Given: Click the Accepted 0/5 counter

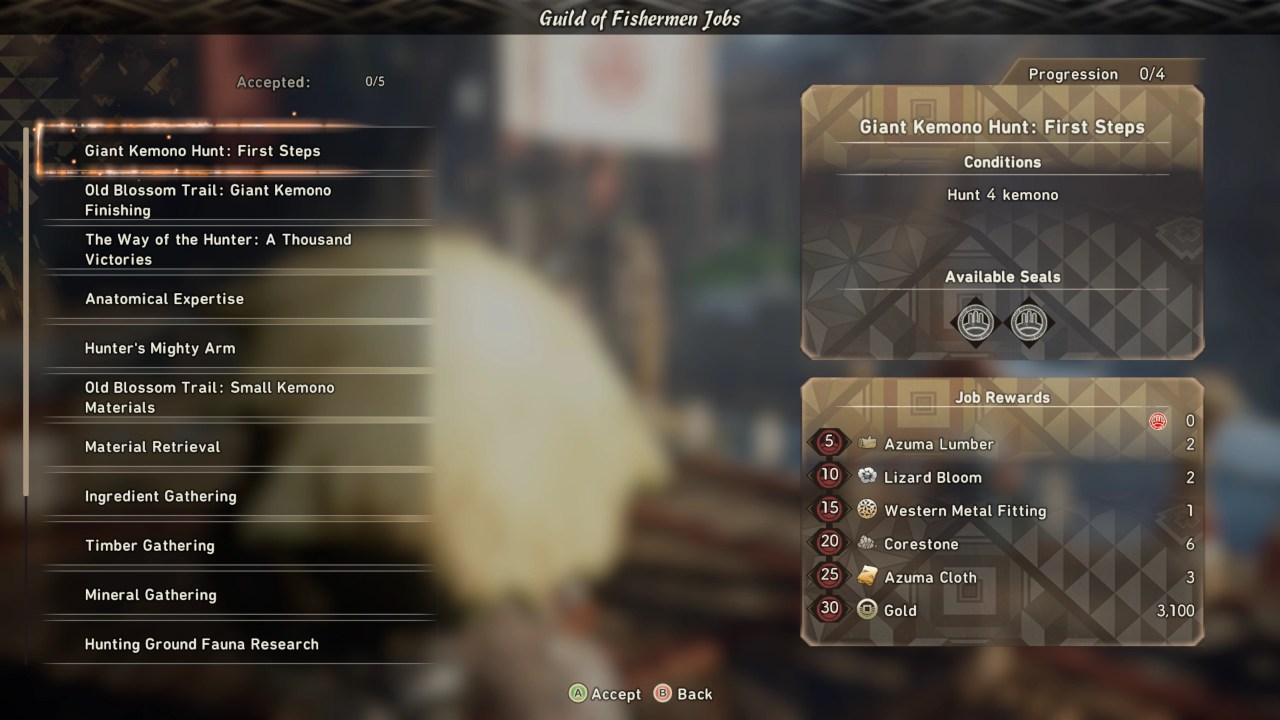Looking at the screenshot, I should [x=307, y=82].
